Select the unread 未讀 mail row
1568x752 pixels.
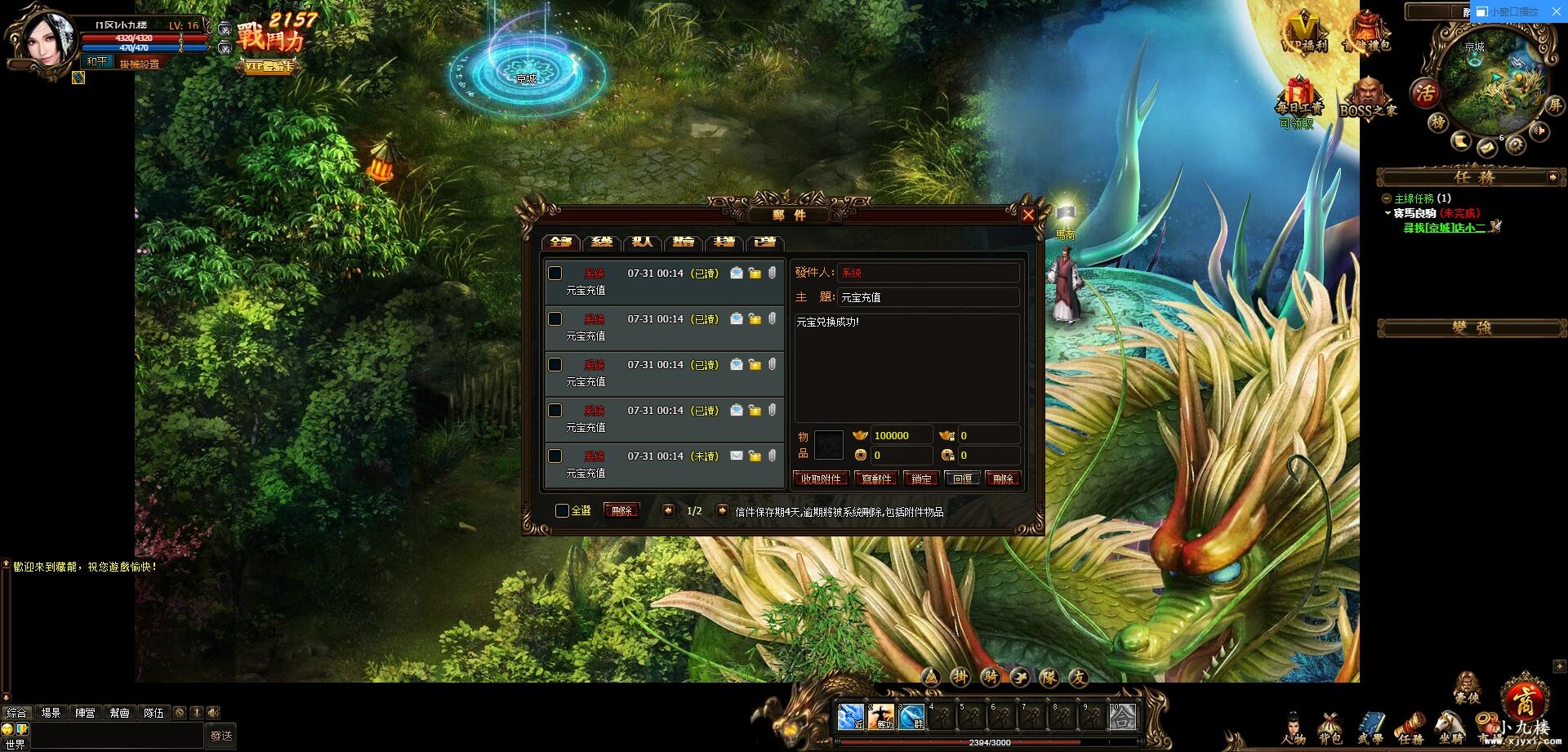[x=663, y=465]
